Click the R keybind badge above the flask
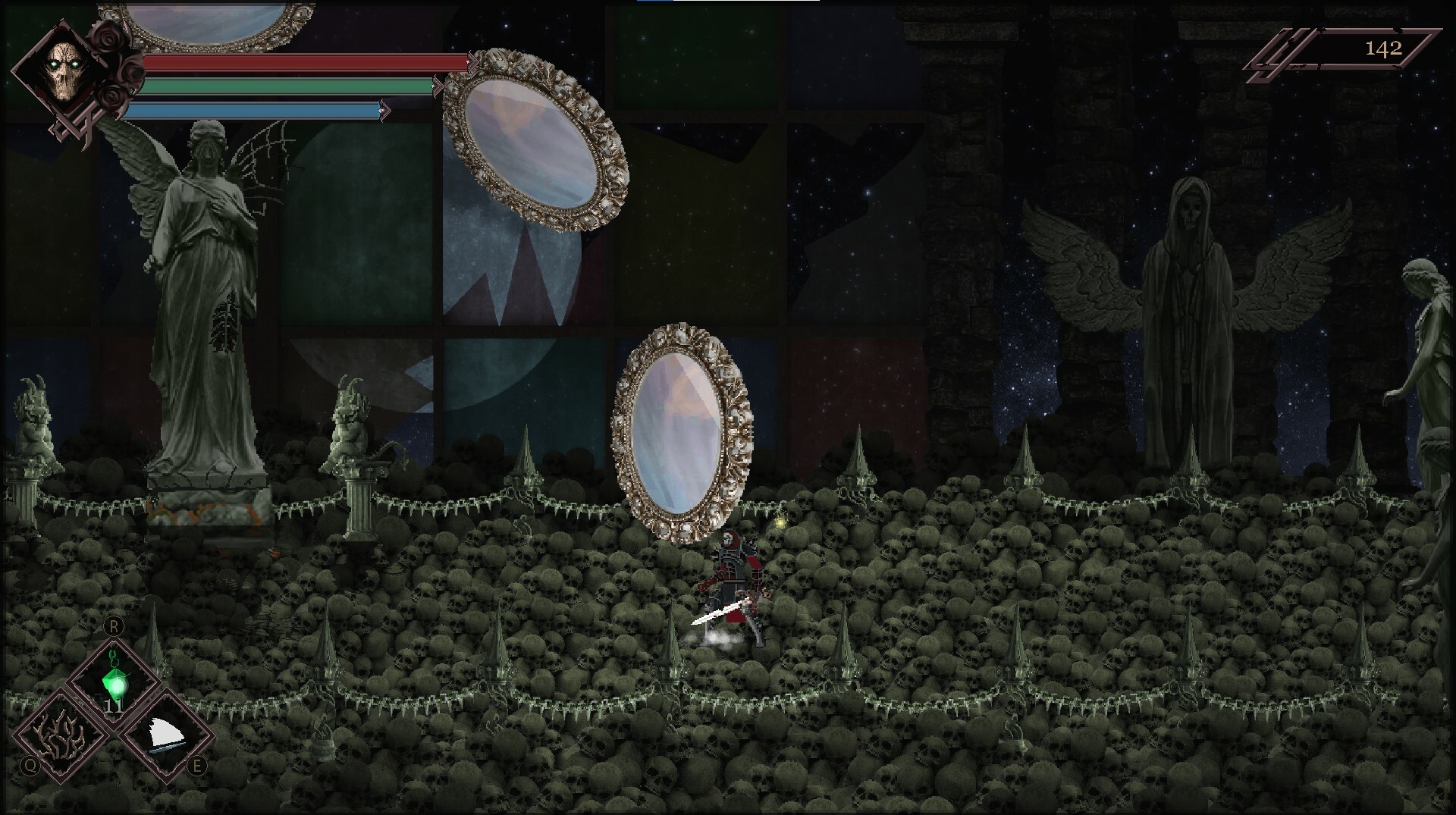Viewport: 1456px width, 815px height. point(112,627)
